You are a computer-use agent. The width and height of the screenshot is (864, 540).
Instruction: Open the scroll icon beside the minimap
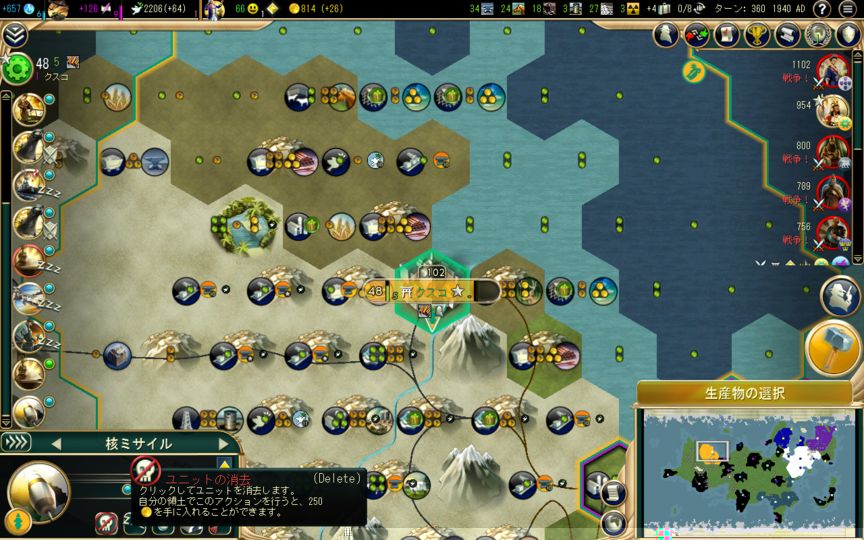coord(613,492)
